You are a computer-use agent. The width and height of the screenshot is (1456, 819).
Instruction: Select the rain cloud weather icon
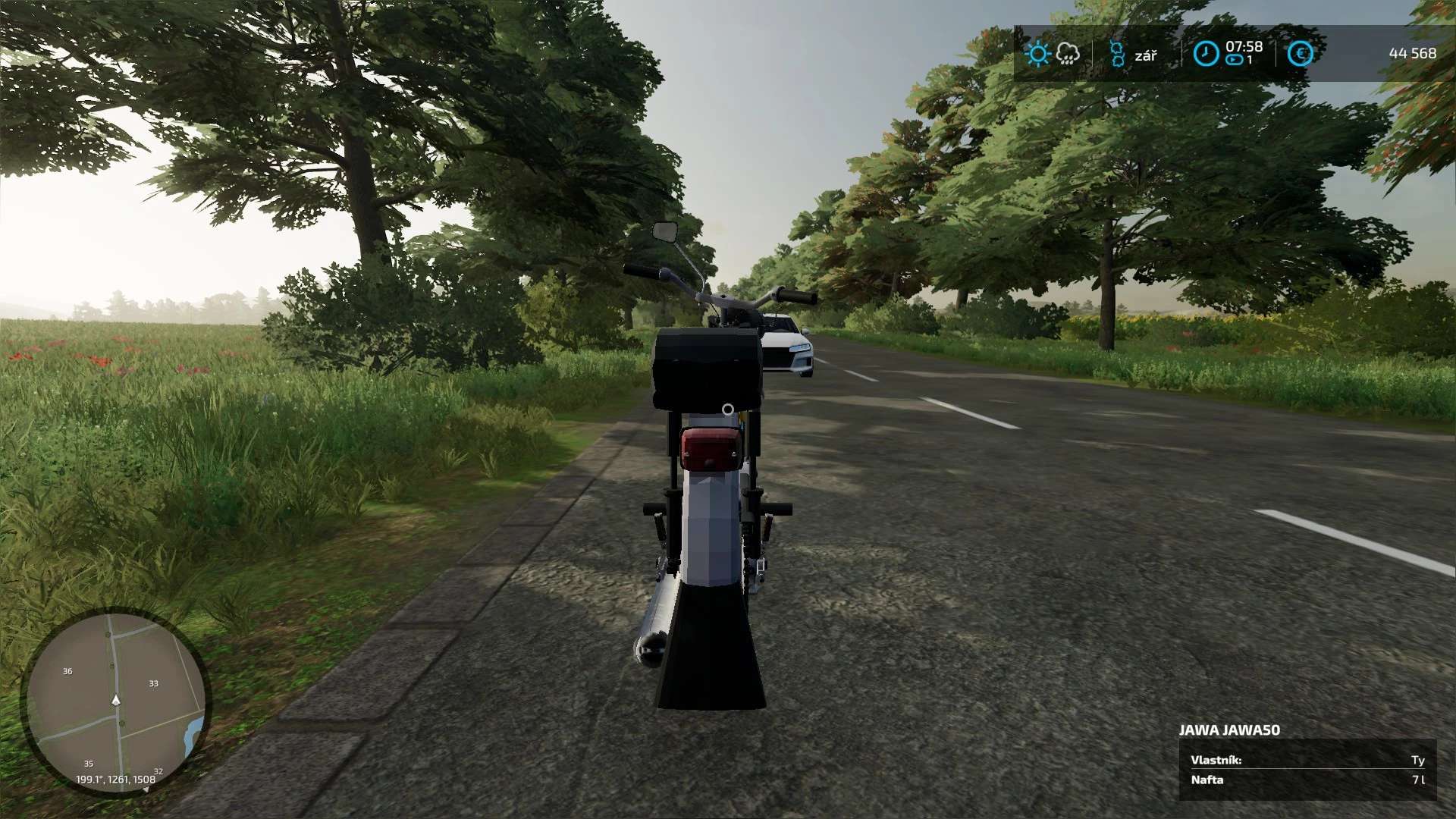(x=1068, y=54)
